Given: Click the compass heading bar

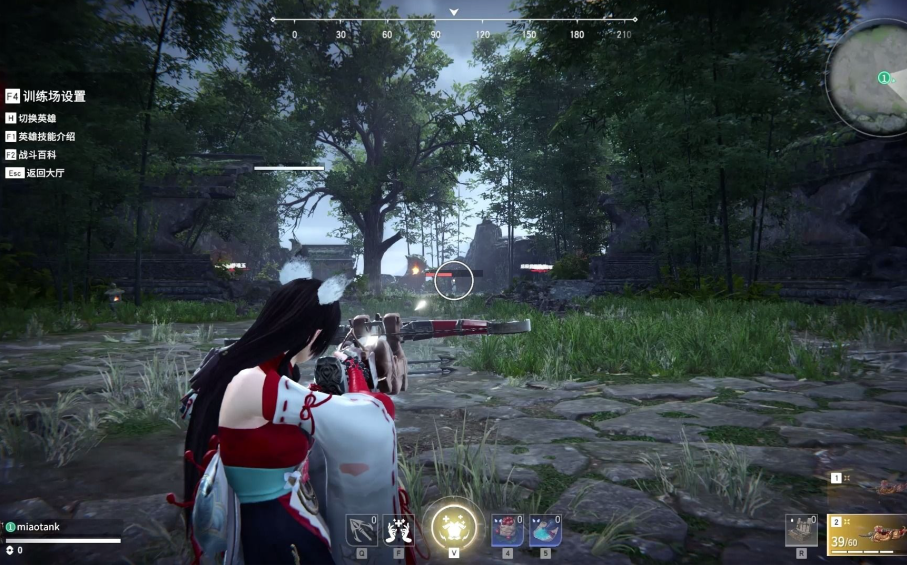Looking at the screenshot, I should pos(454,19).
